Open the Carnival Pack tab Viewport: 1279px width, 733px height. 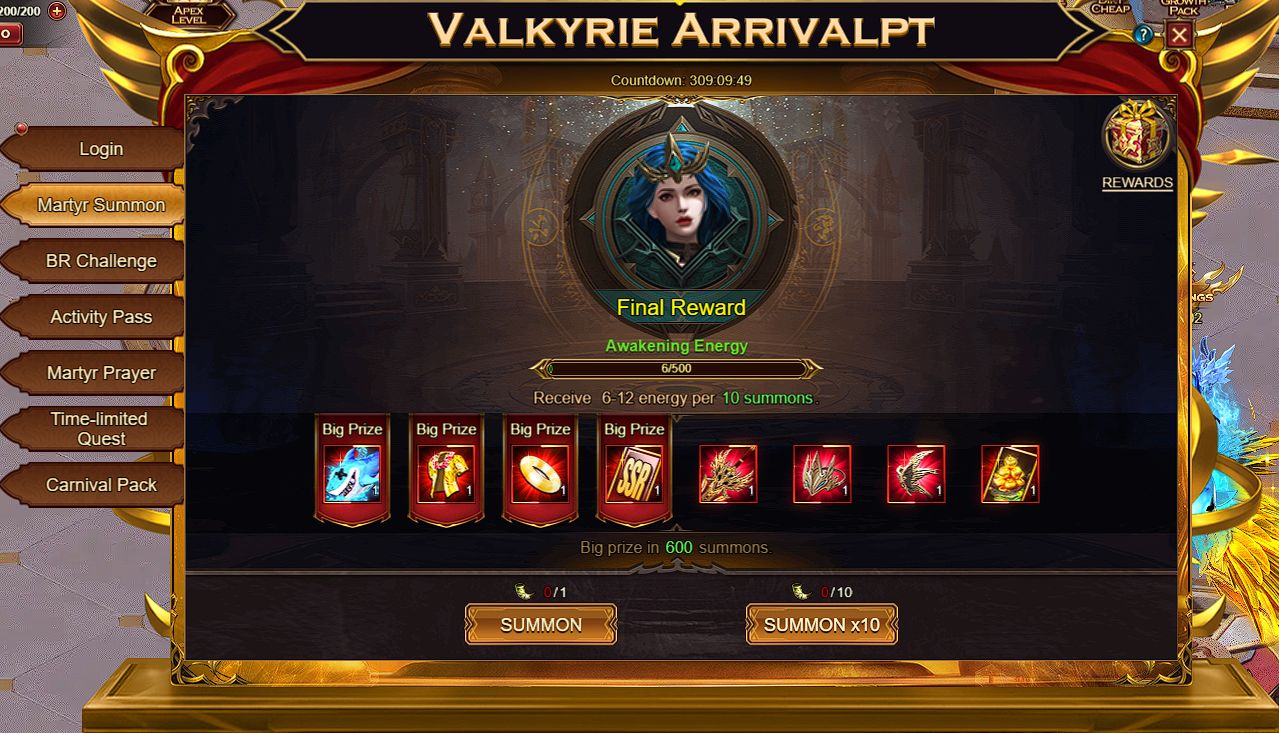point(100,485)
